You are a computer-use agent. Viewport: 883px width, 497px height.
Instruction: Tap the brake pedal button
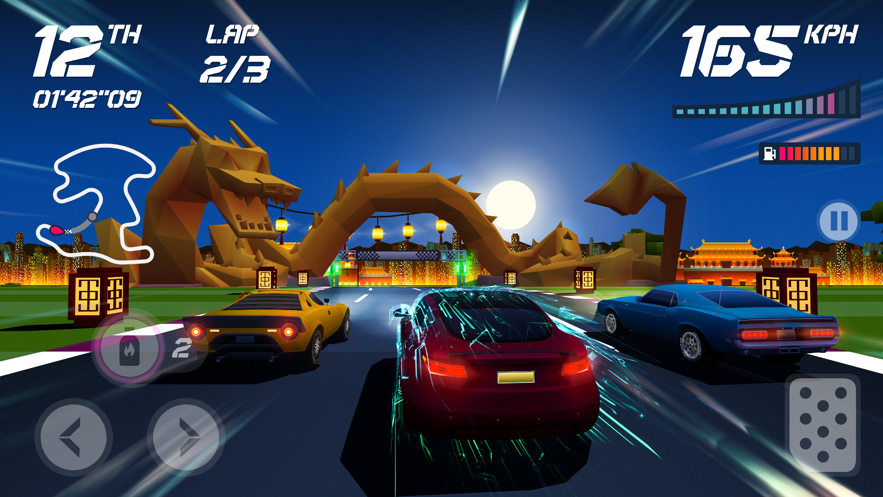click(x=823, y=425)
